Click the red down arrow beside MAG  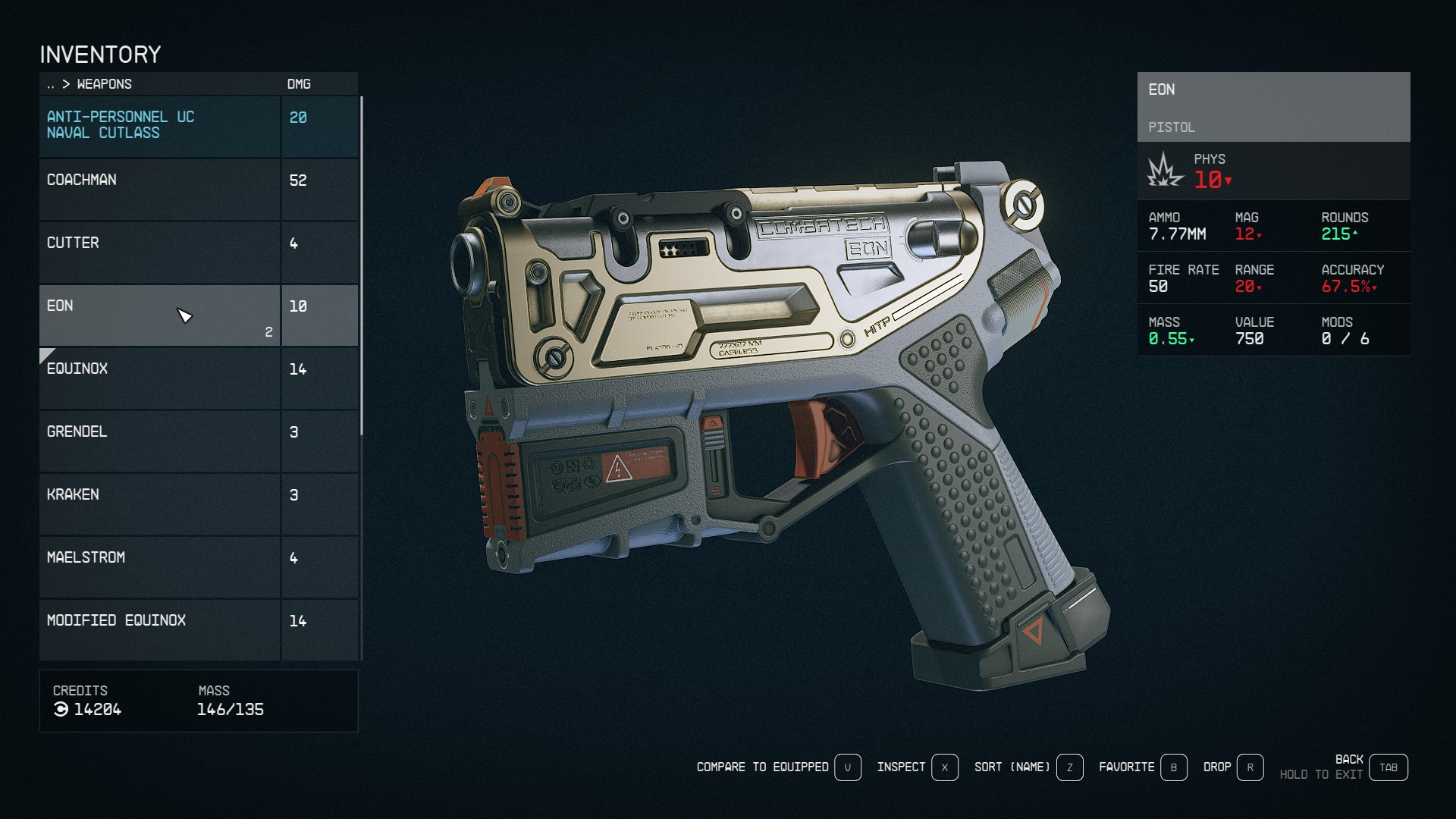tap(1258, 236)
